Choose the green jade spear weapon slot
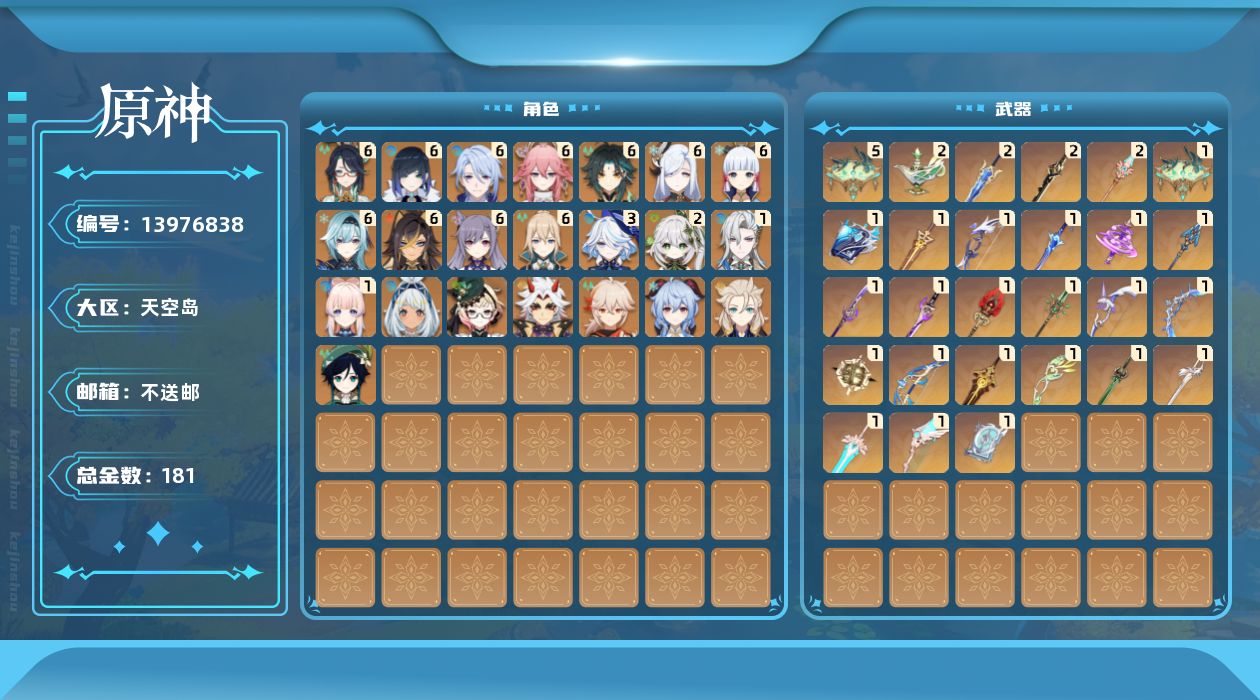The width and height of the screenshot is (1260, 700). pyautogui.click(x=1117, y=375)
